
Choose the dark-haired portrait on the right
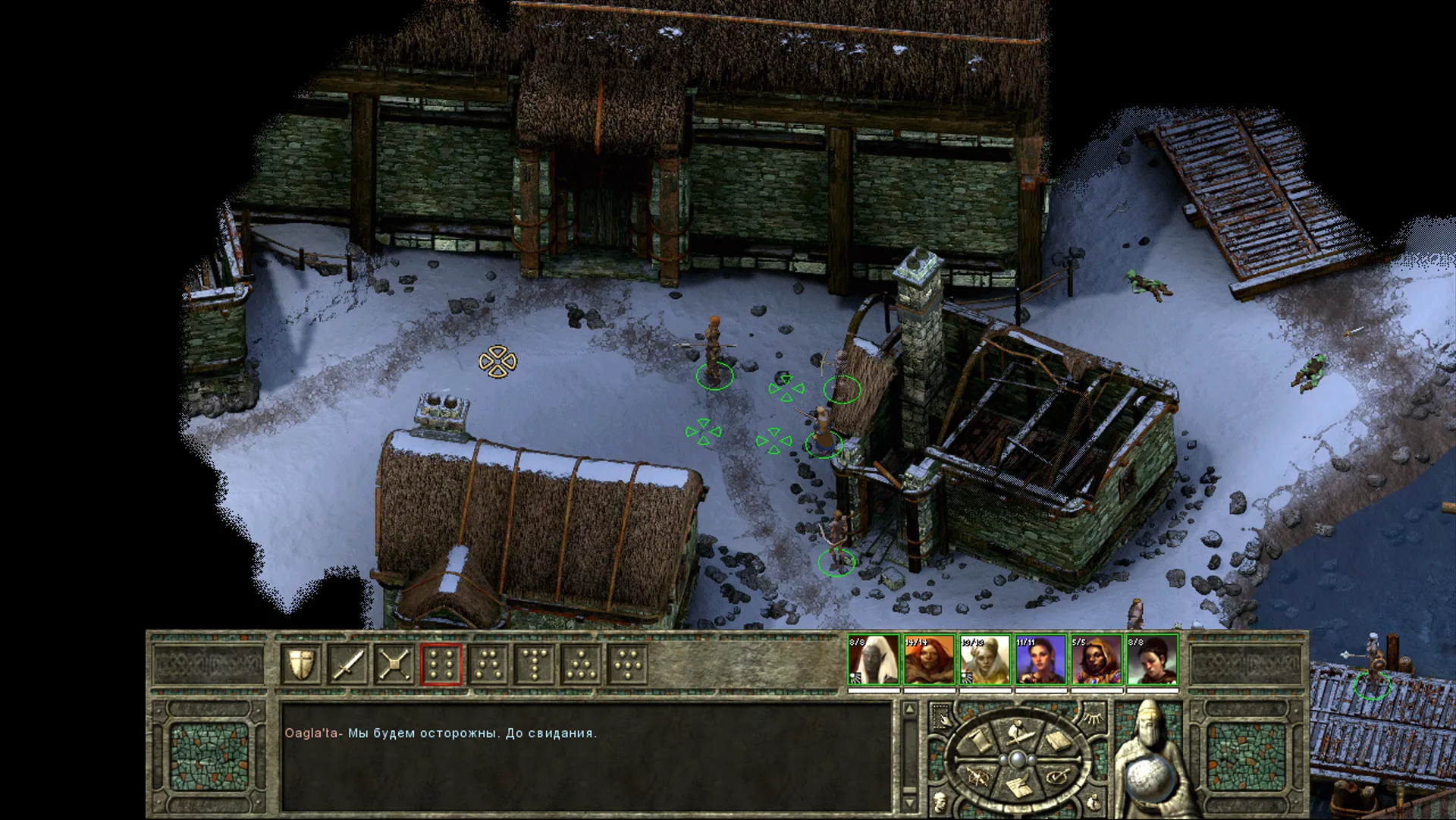coord(1152,661)
